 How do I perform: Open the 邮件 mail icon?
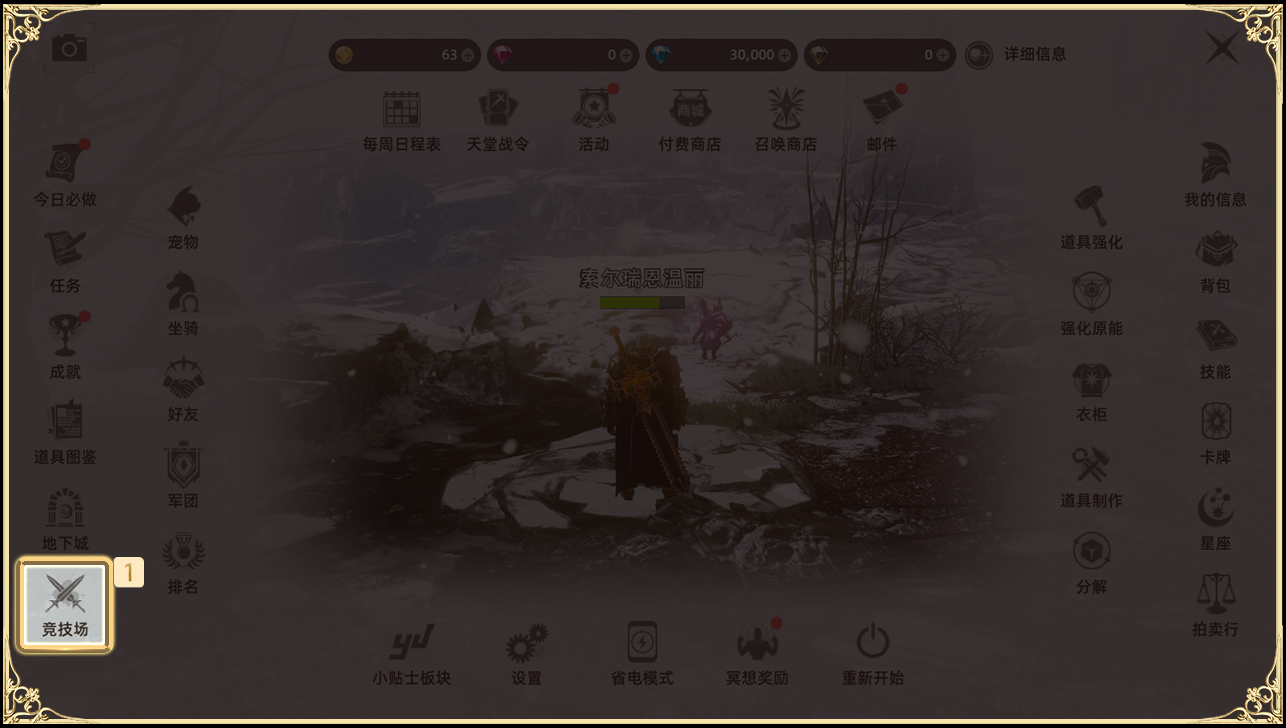pos(882,120)
